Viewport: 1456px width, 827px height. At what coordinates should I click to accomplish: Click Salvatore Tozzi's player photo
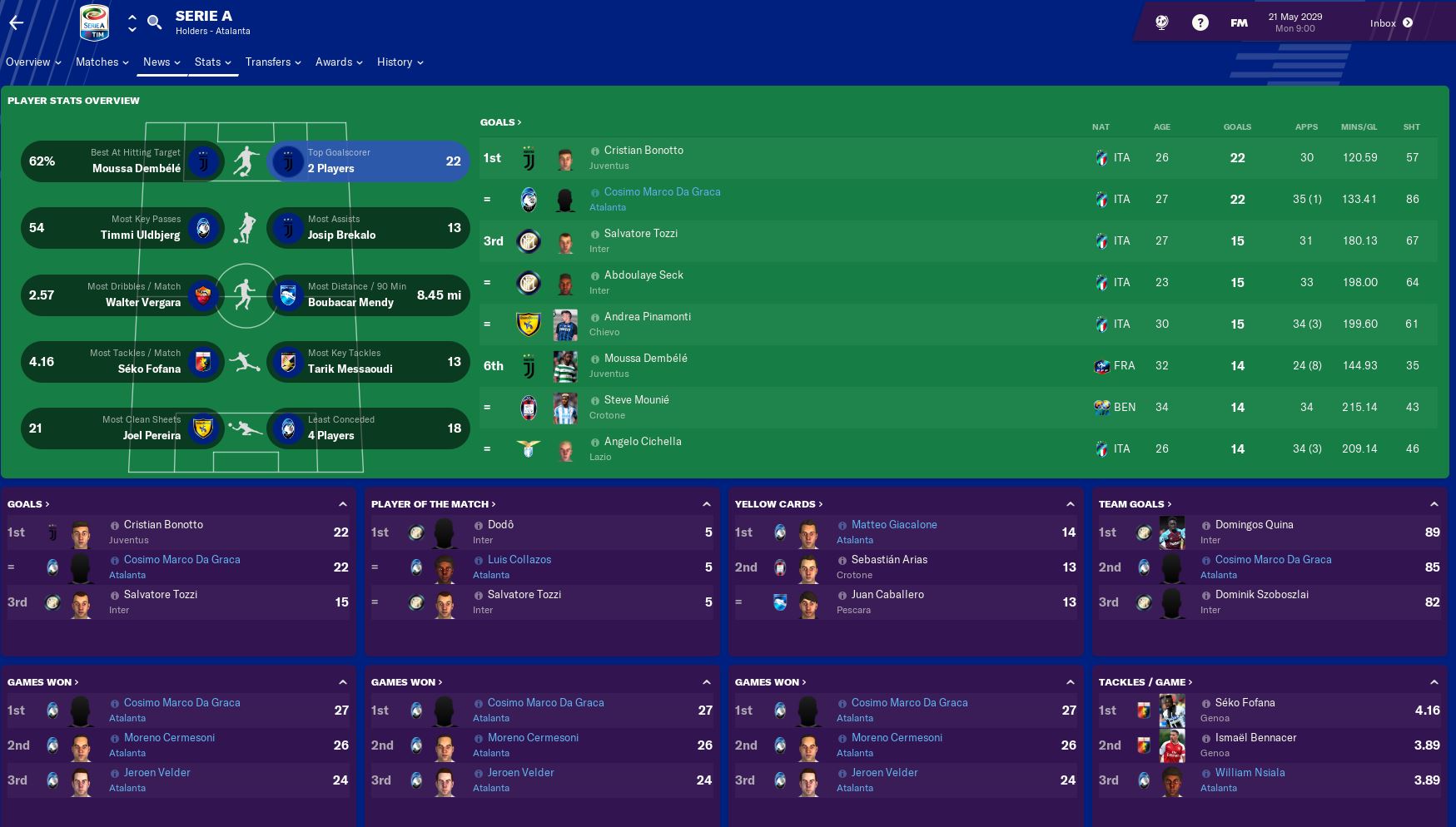click(565, 241)
